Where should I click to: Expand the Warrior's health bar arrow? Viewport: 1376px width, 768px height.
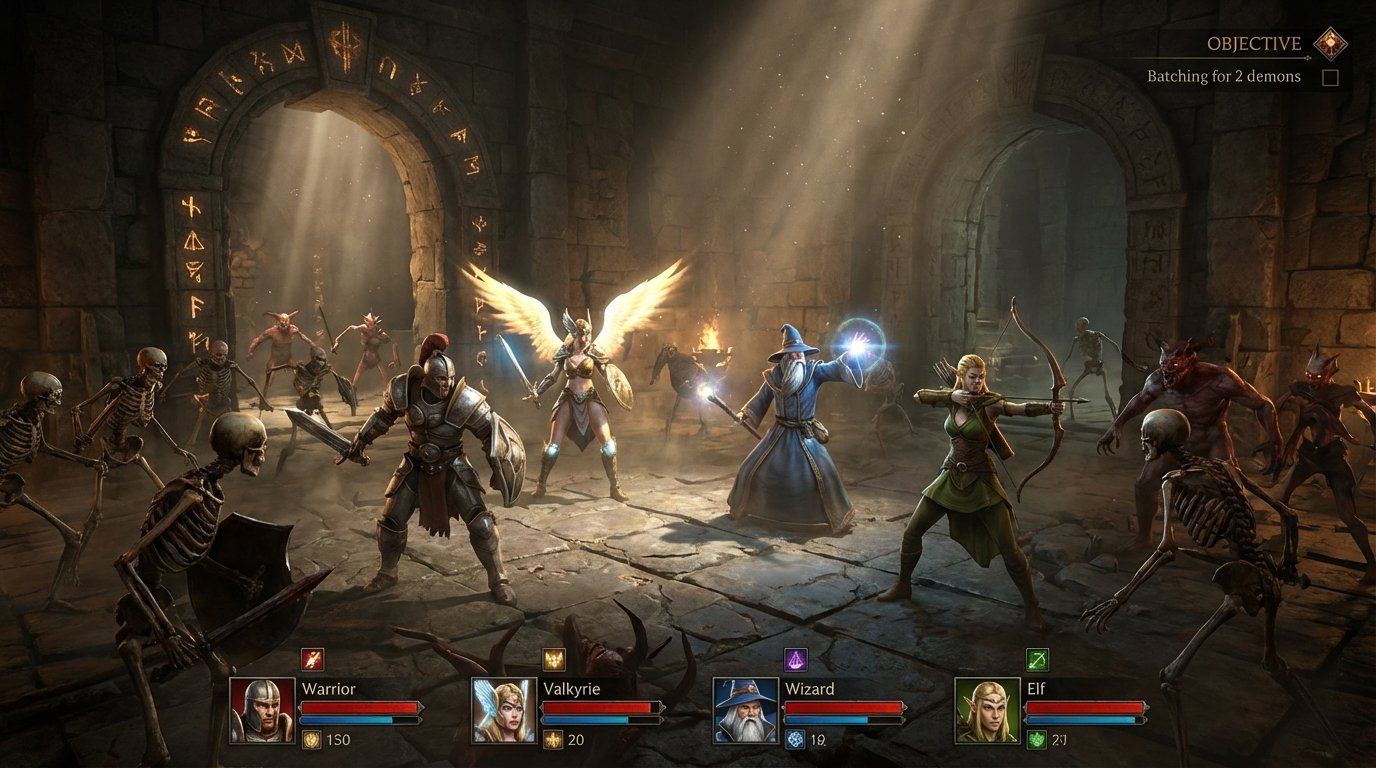pyautogui.click(x=421, y=706)
